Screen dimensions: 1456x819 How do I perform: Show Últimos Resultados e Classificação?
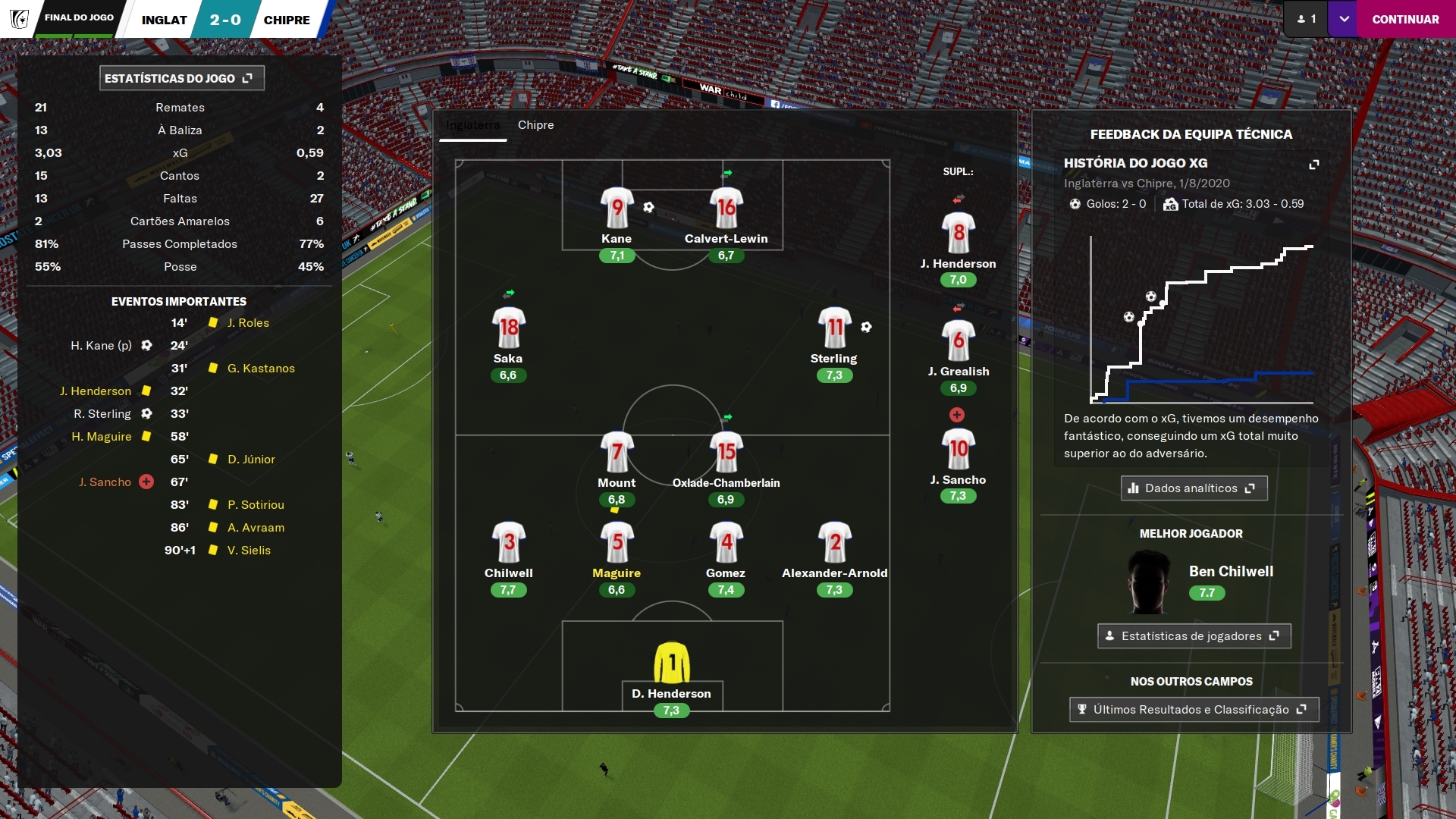click(x=1194, y=710)
